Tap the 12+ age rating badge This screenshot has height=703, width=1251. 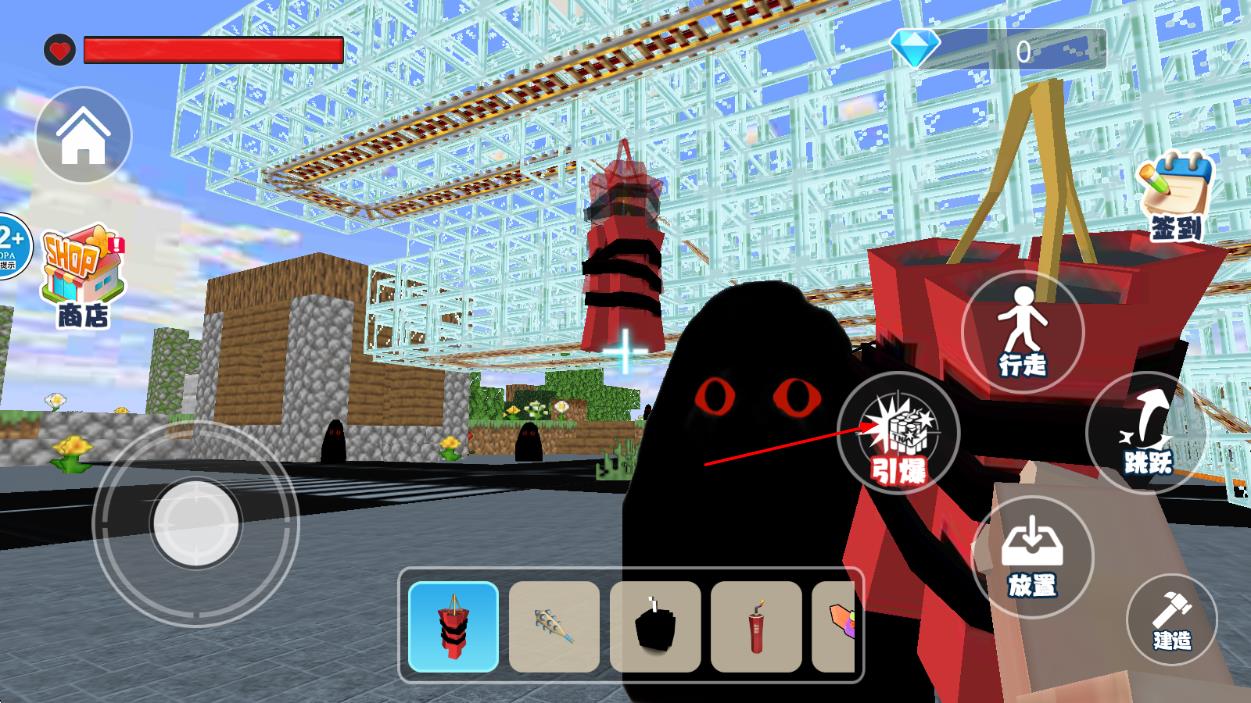pos(12,245)
